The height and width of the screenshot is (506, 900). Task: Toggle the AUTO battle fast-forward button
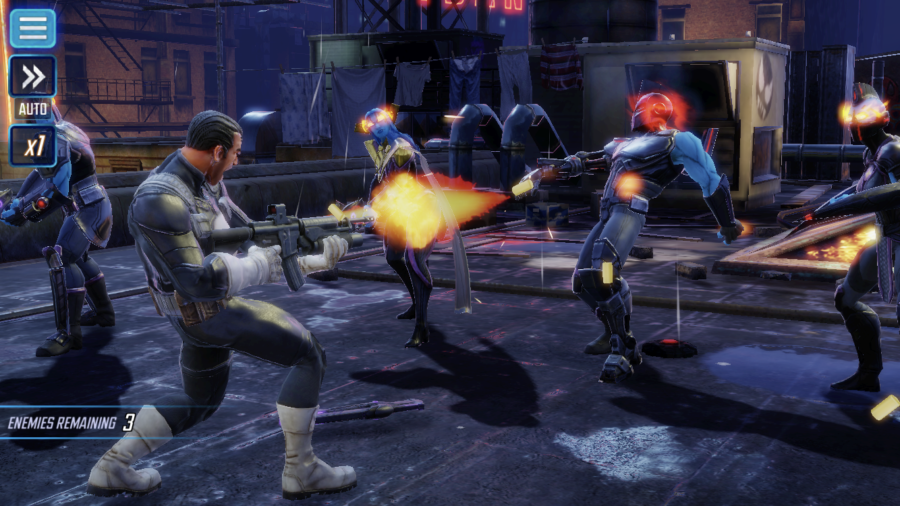(x=33, y=78)
